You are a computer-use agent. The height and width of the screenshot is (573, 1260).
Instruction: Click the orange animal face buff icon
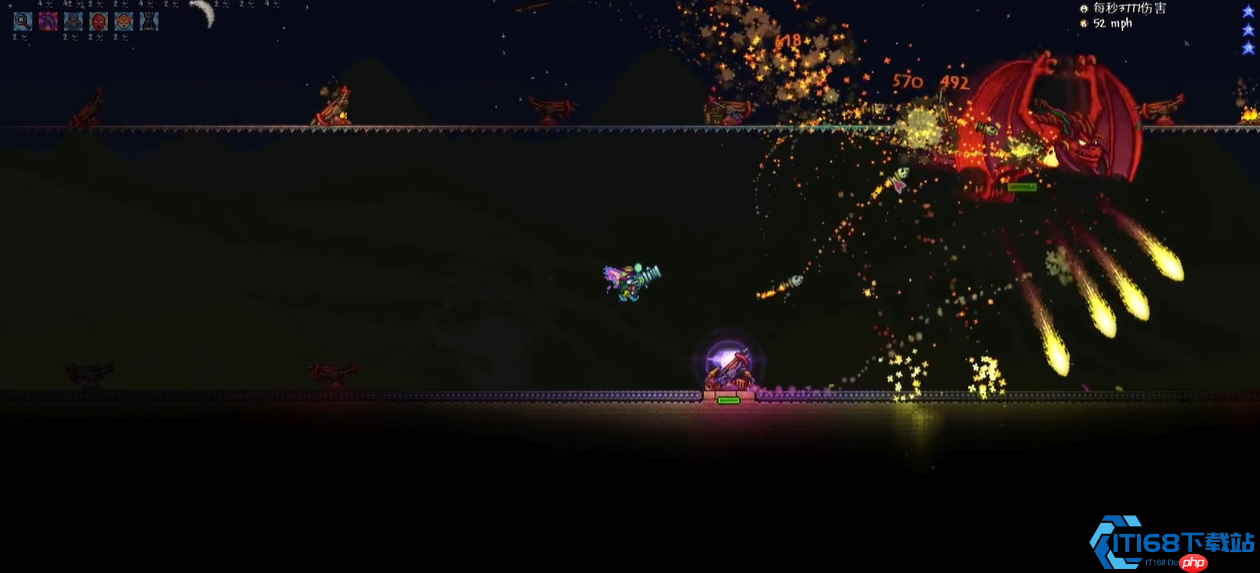coord(123,21)
